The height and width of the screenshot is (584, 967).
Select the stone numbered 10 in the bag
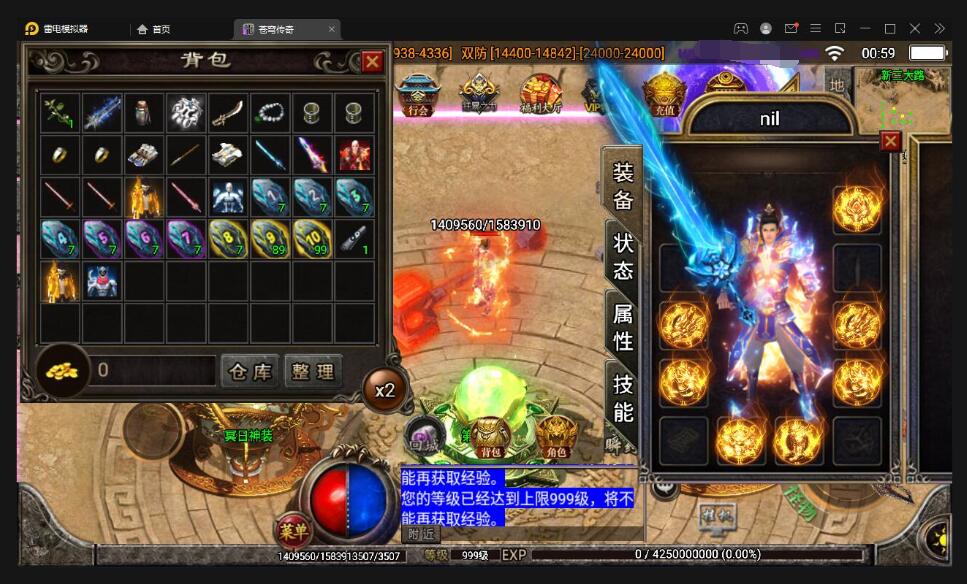(x=312, y=238)
